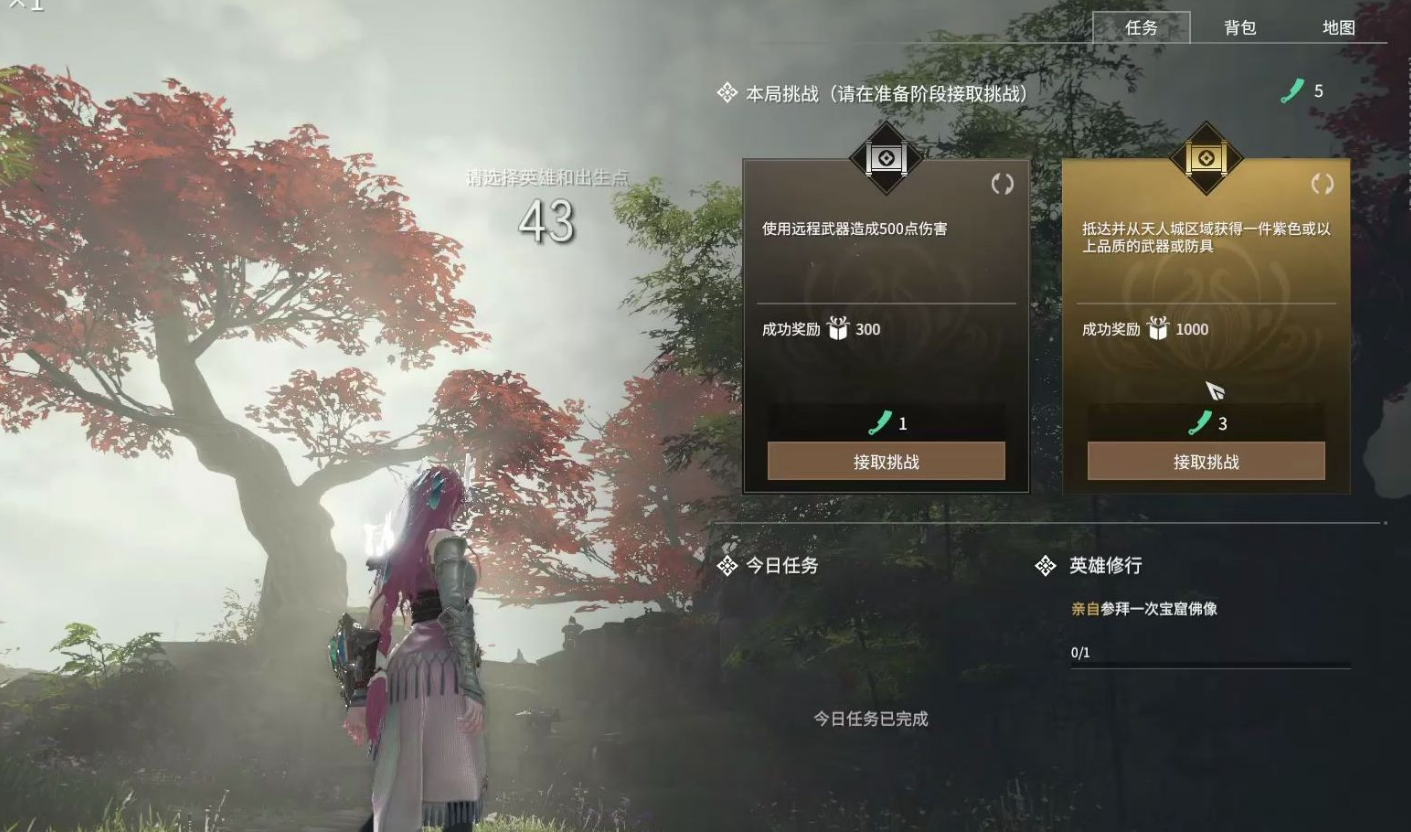
Task: Click the black scroll emblem above the ranged weapon challenge
Action: 884,160
